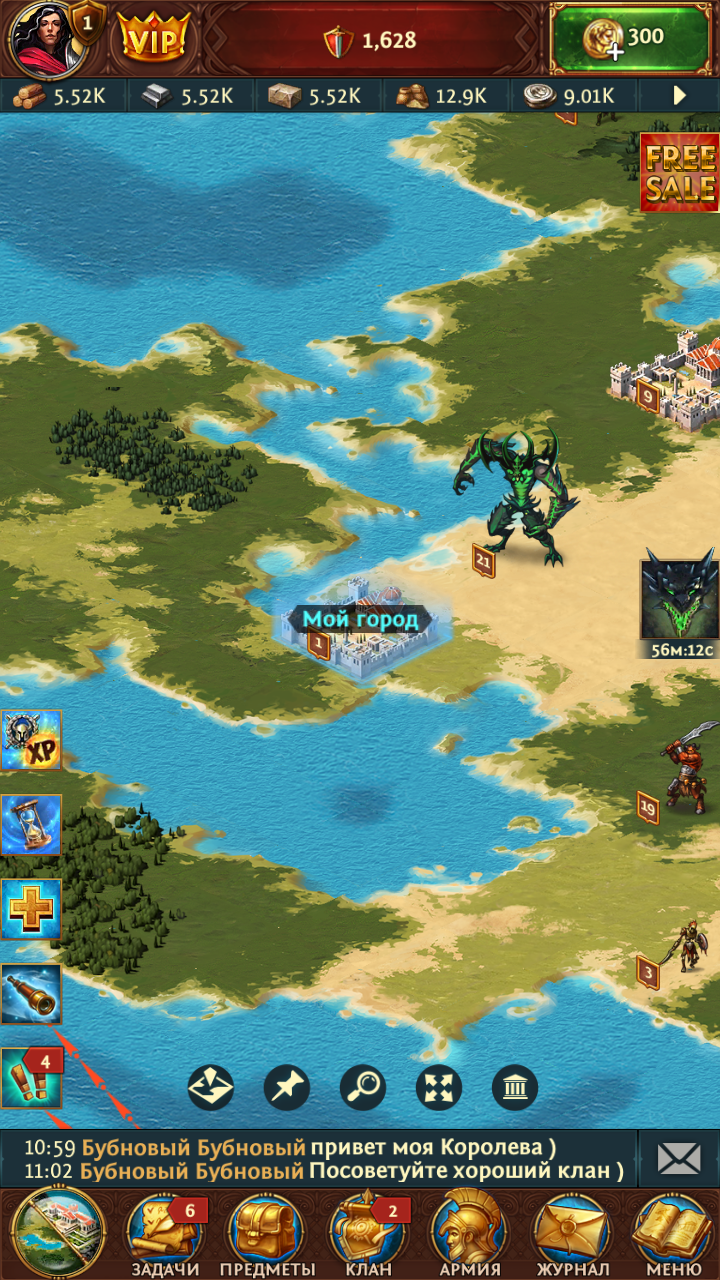Viewport: 720px width, 1280px height.
Task: Open the FREE SALE offer
Action: point(680,173)
